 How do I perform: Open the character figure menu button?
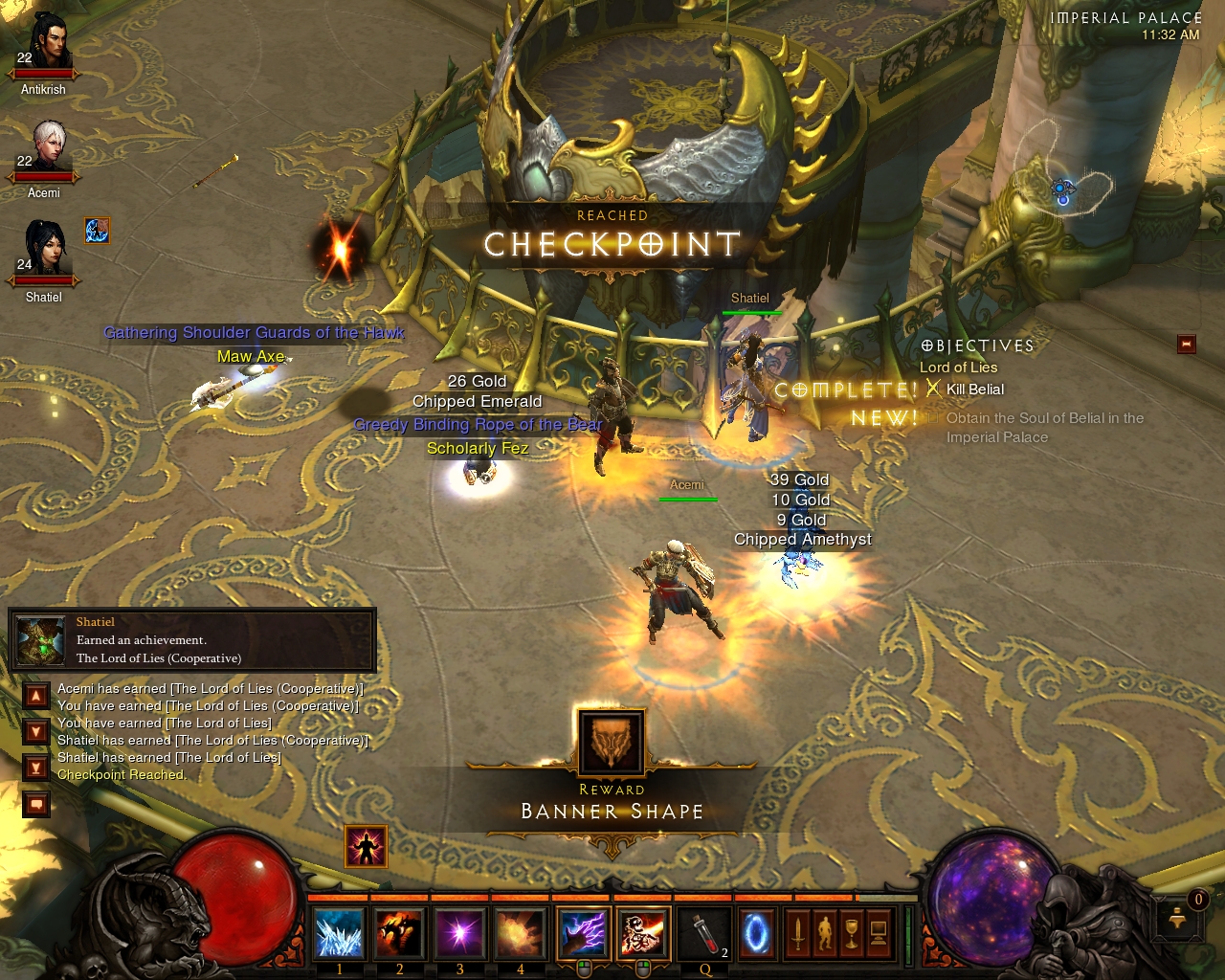click(x=824, y=934)
